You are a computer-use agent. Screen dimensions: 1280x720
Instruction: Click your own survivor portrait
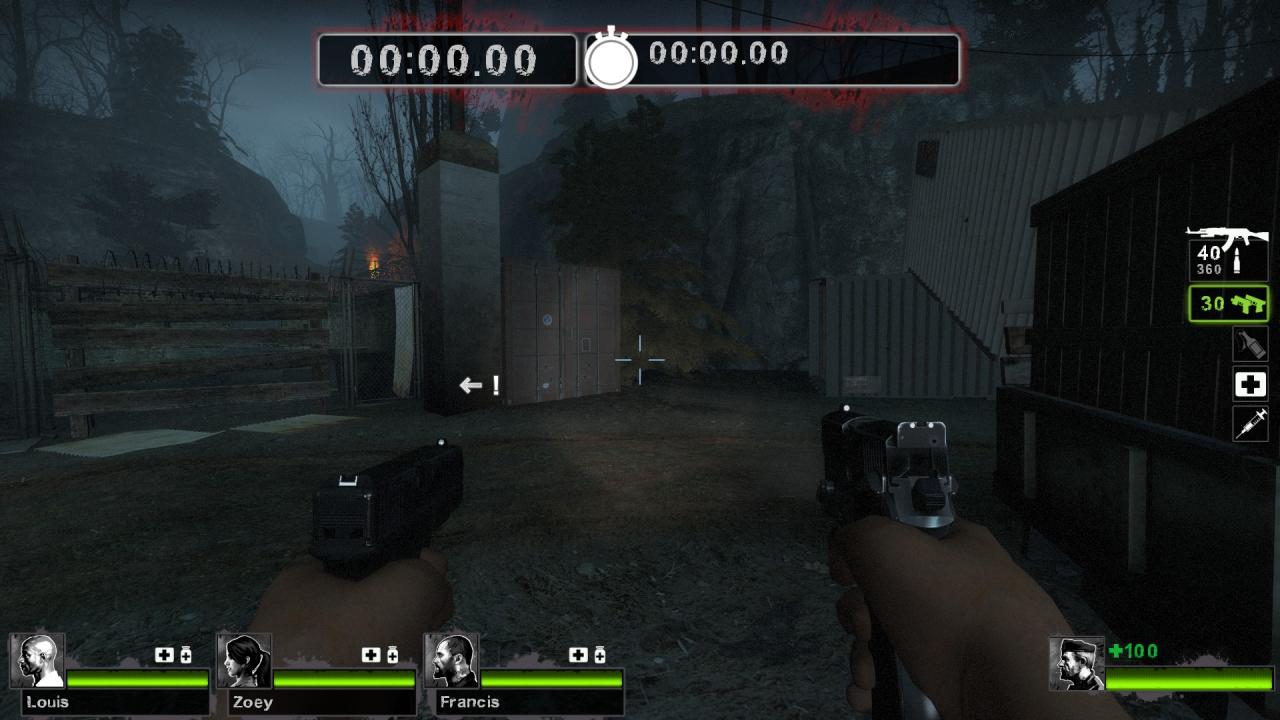pyautogui.click(x=1076, y=662)
